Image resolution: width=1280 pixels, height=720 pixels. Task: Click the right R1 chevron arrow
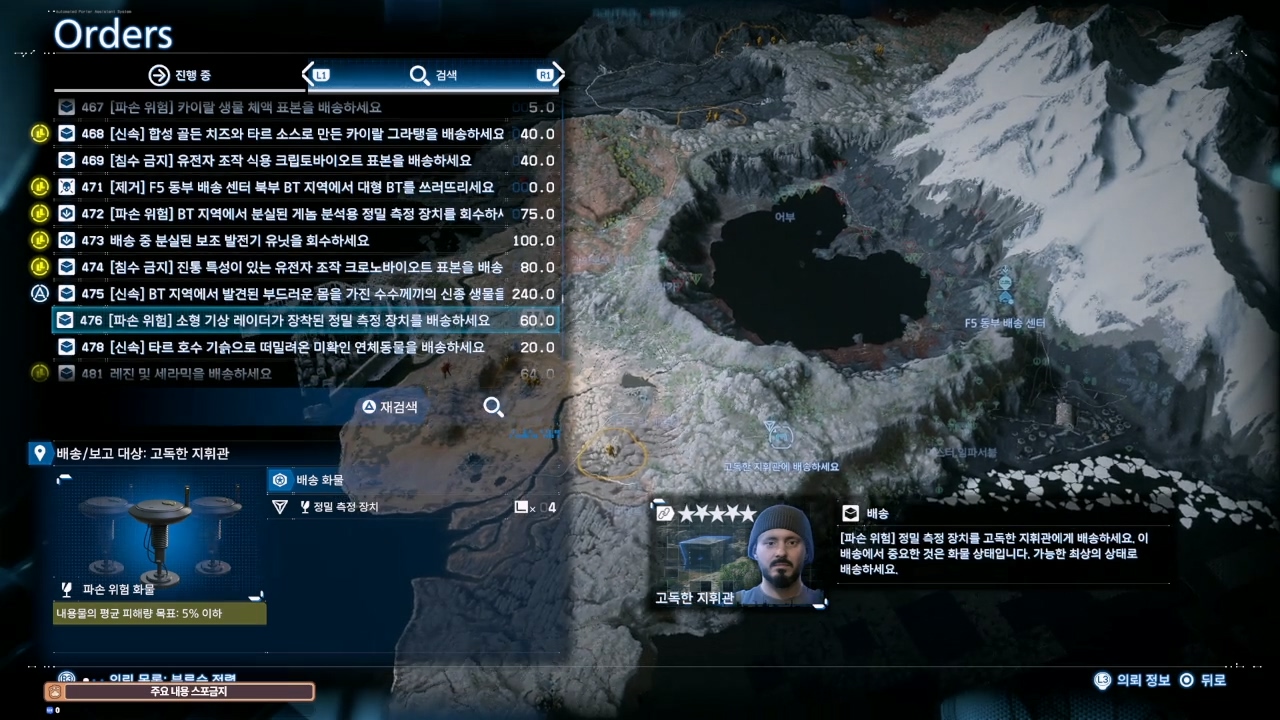(557, 75)
